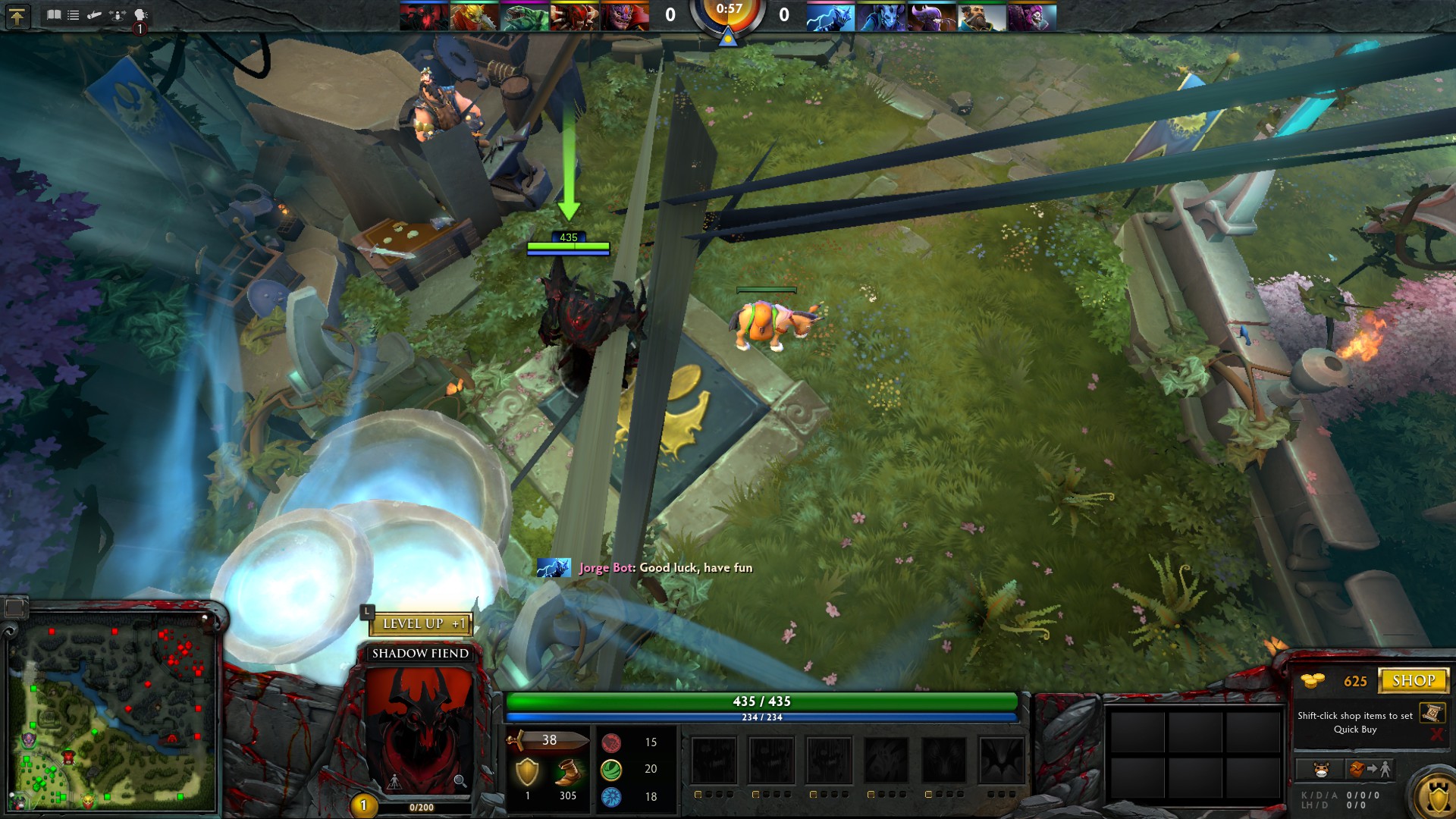Select the Shadow Fiend hero portrait
1456x819 pixels.
click(419, 728)
